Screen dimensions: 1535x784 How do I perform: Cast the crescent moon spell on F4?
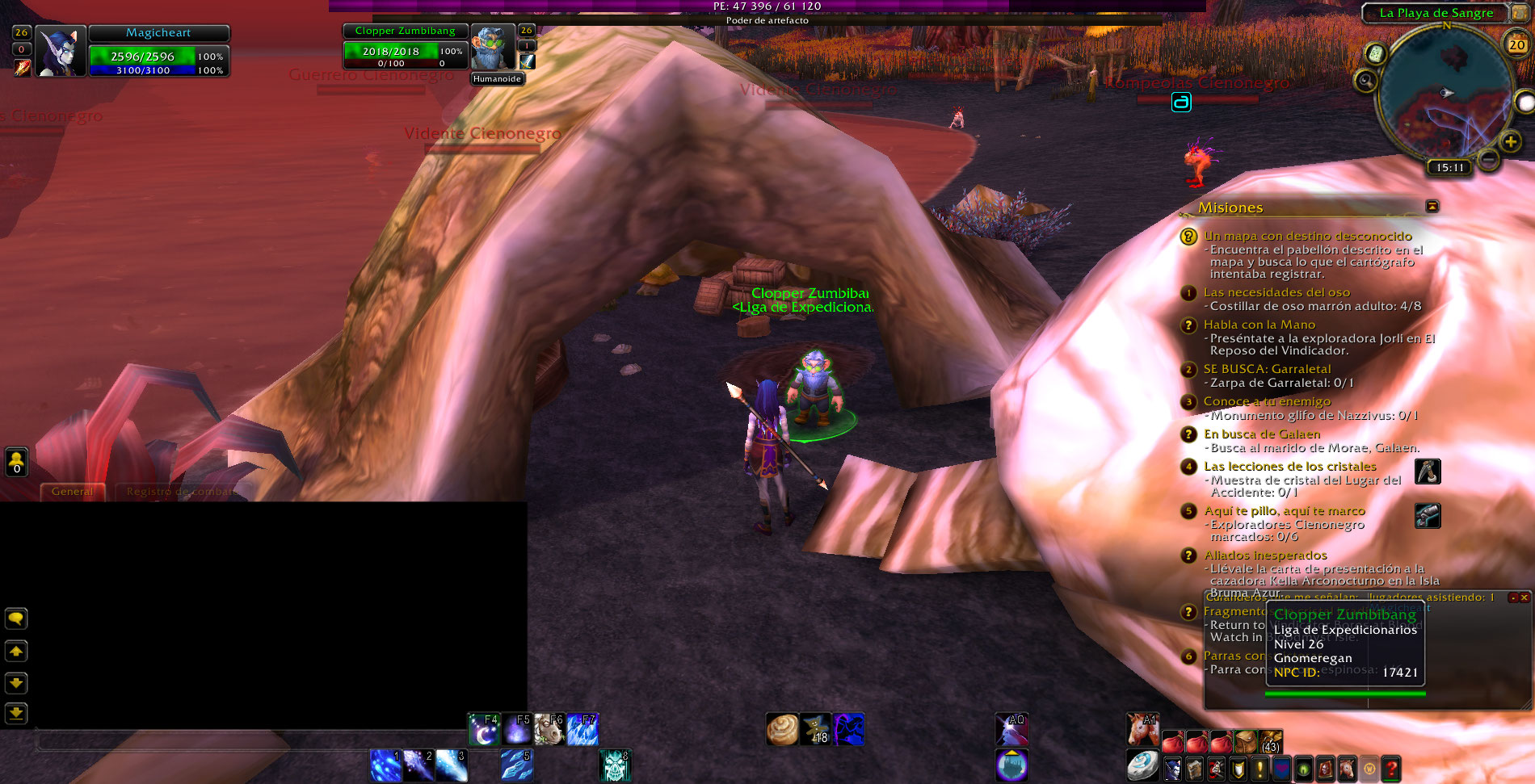click(x=484, y=730)
